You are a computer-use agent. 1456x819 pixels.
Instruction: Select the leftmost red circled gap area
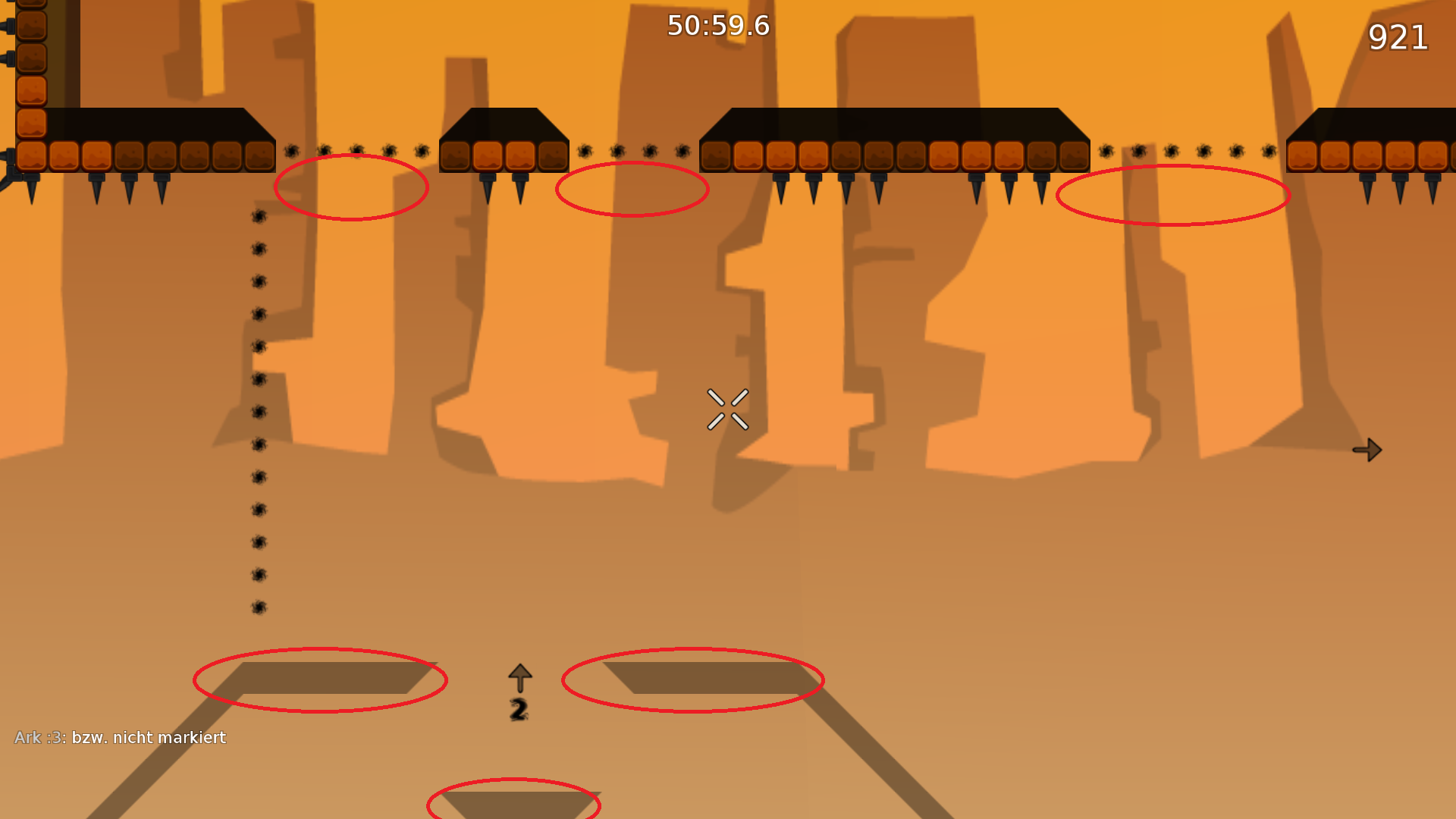pyautogui.click(x=351, y=188)
